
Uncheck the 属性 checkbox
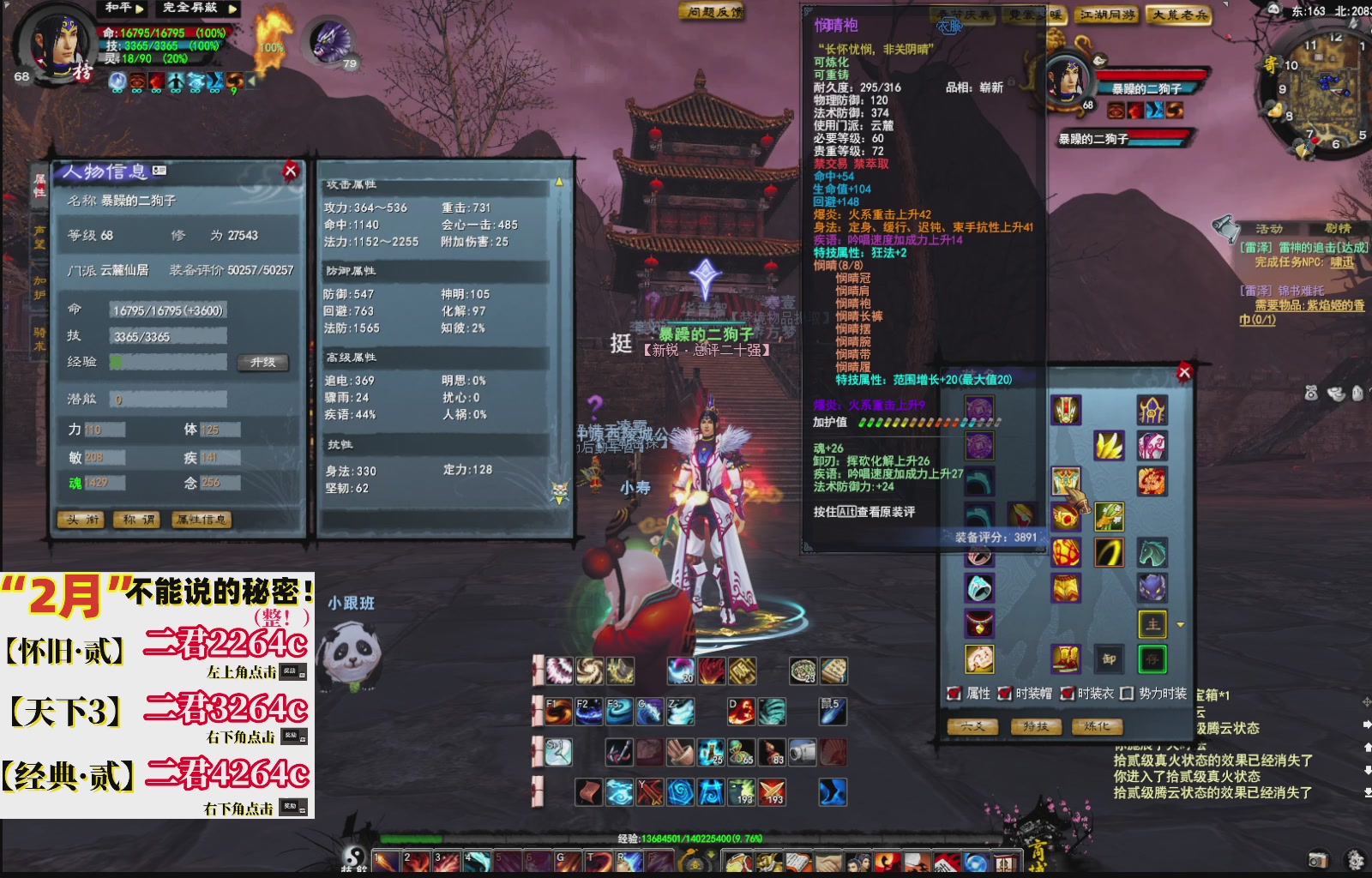click(954, 695)
